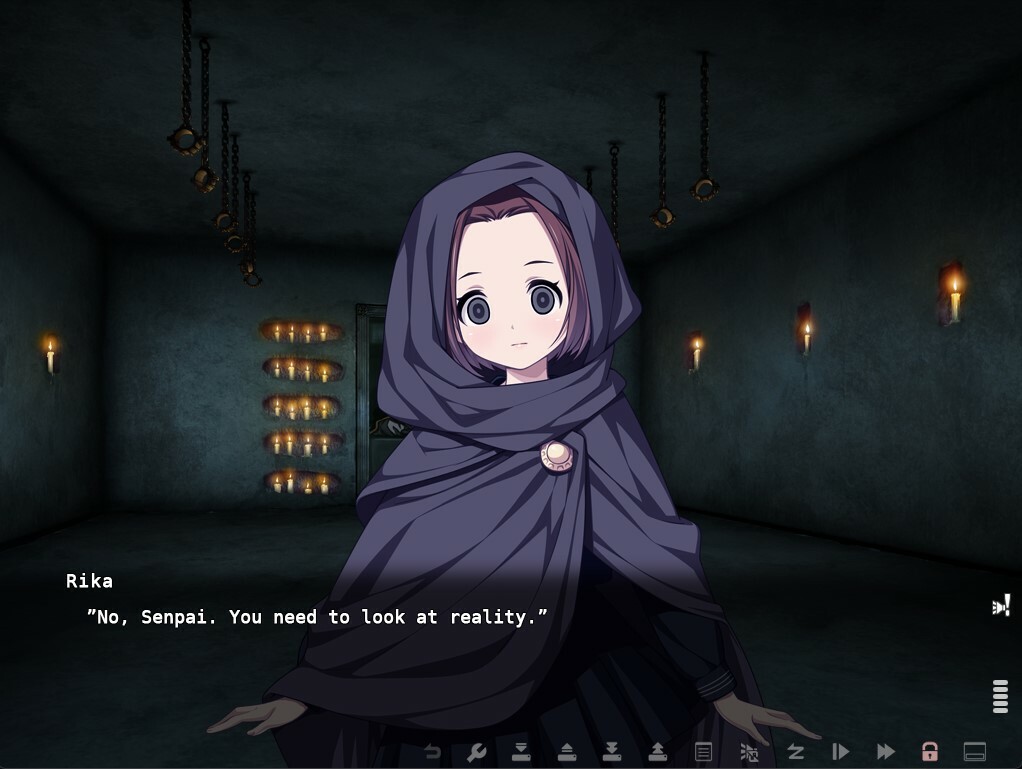Click the zigzag swap-arrows icon
Viewport: 1022px width, 769px height.
795,752
